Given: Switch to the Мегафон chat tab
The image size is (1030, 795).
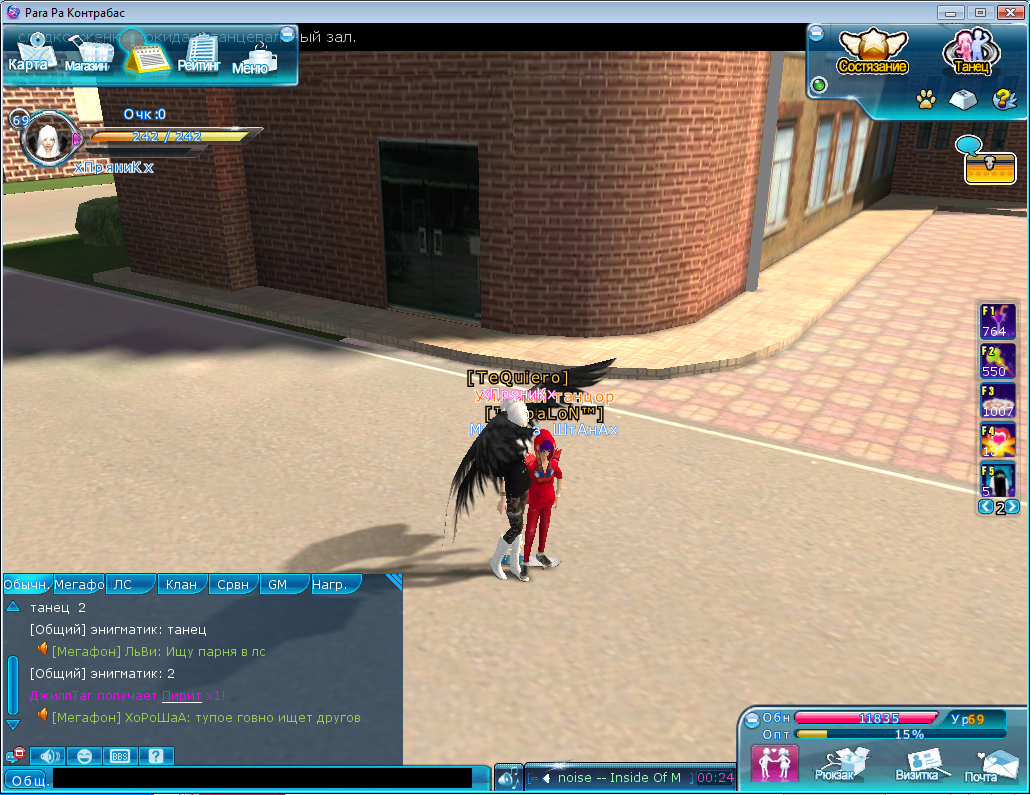Looking at the screenshot, I should [x=79, y=584].
